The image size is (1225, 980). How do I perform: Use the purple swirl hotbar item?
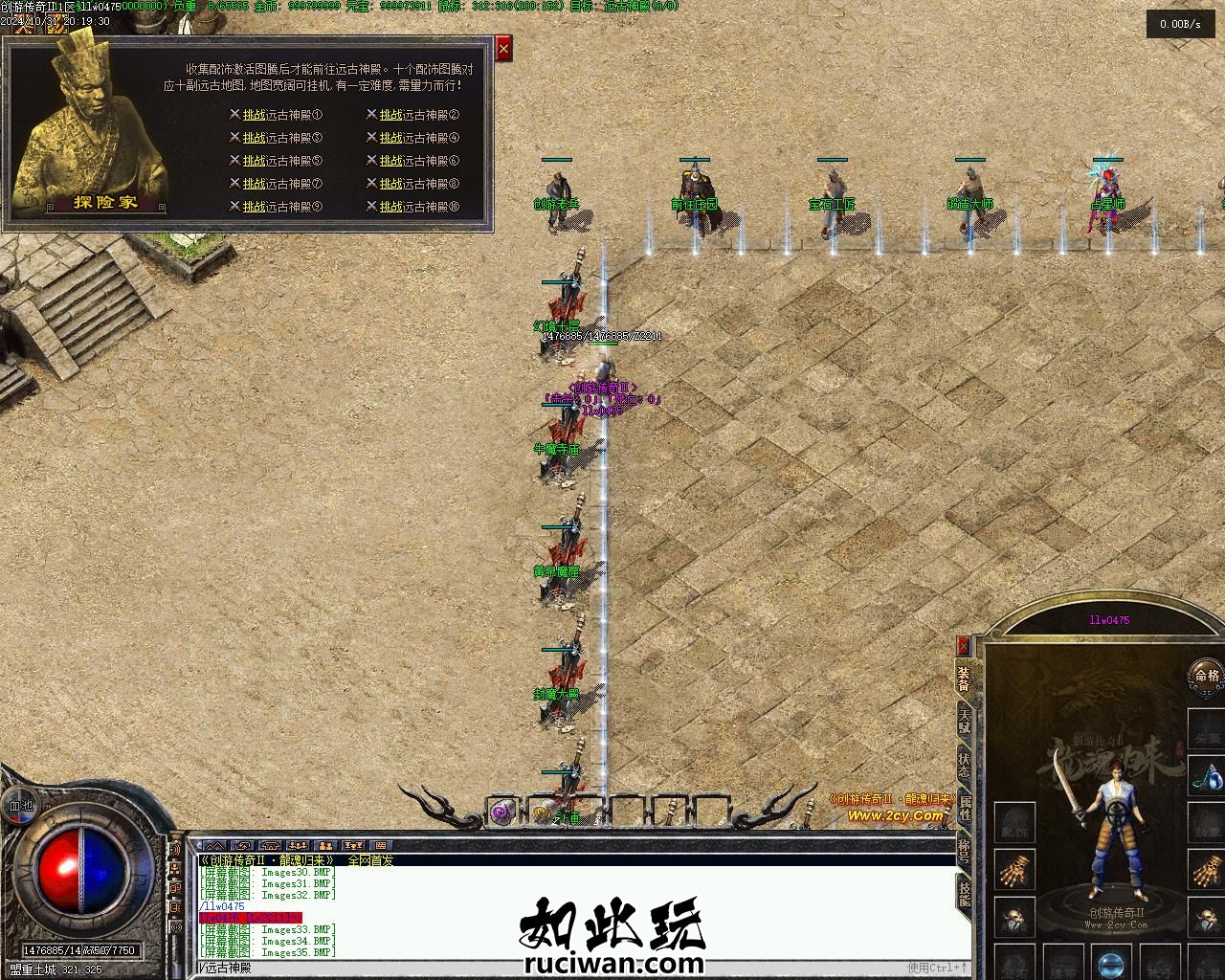(502, 813)
